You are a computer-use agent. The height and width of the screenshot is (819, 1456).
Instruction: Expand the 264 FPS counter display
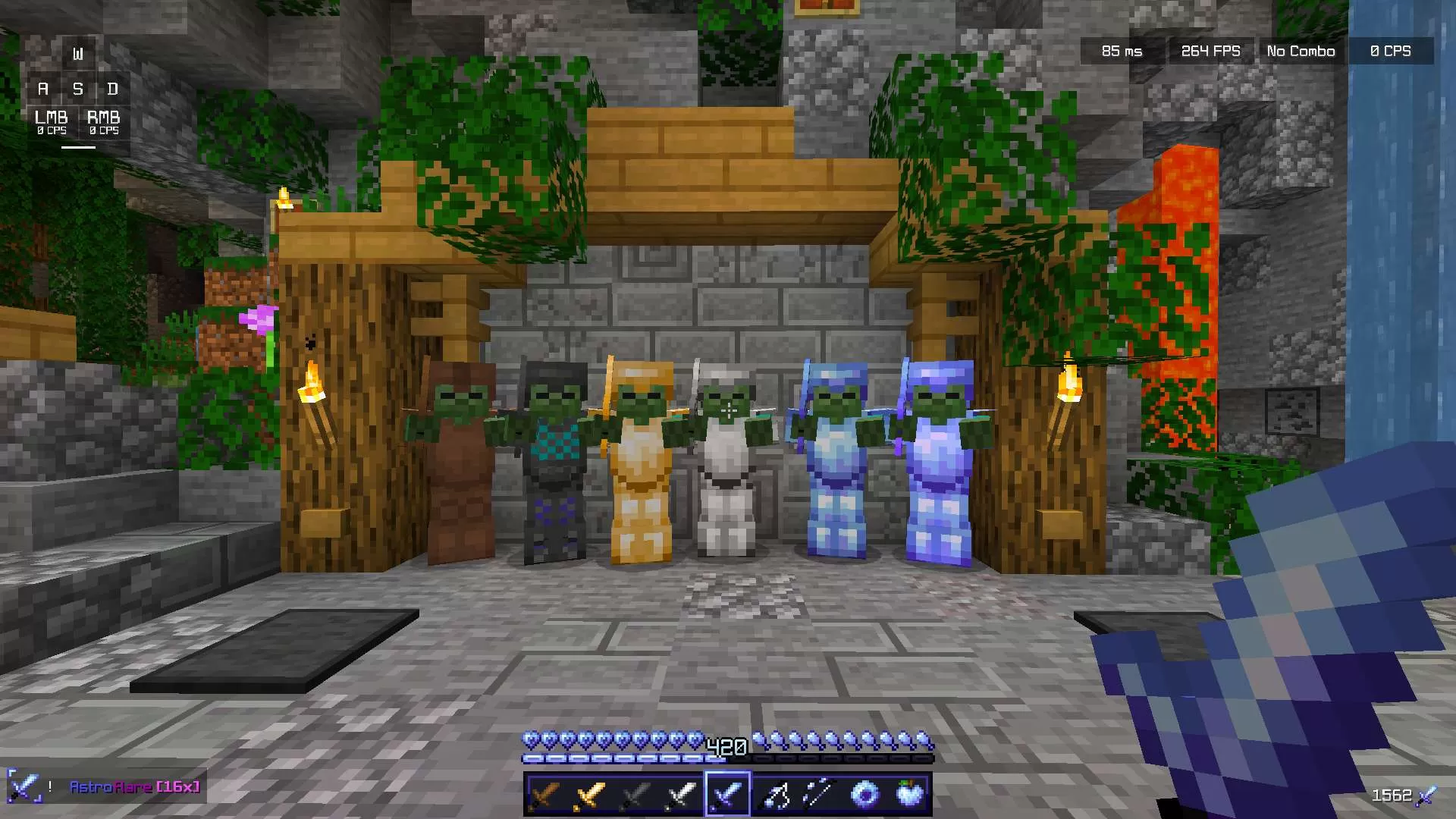coord(1210,51)
